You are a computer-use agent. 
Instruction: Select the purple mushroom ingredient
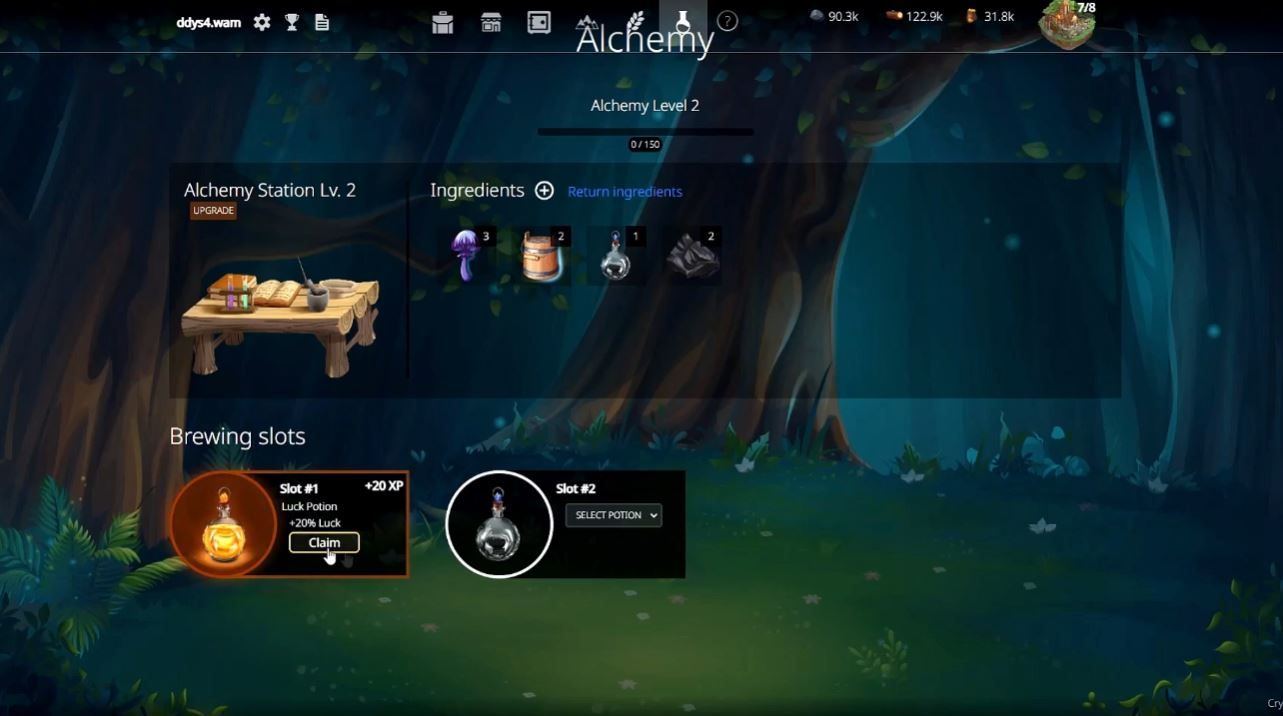467,255
